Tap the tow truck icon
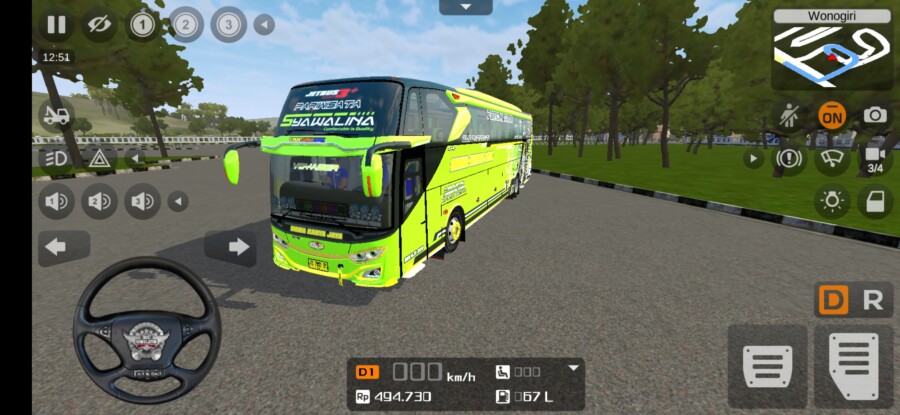 pyautogui.click(x=56, y=115)
